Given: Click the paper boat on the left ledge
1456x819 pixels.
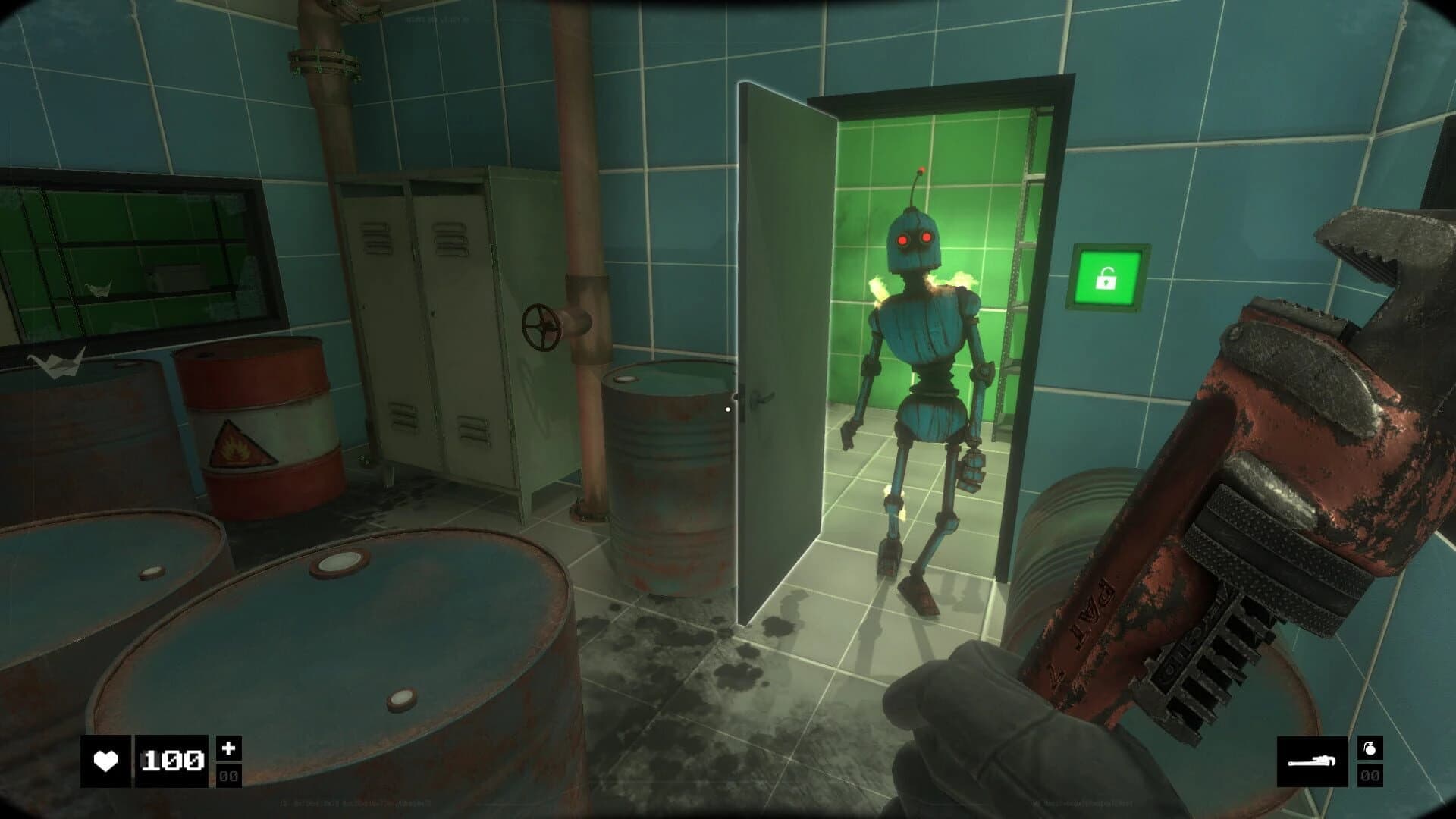Looking at the screenshot, I should (55, 366).
